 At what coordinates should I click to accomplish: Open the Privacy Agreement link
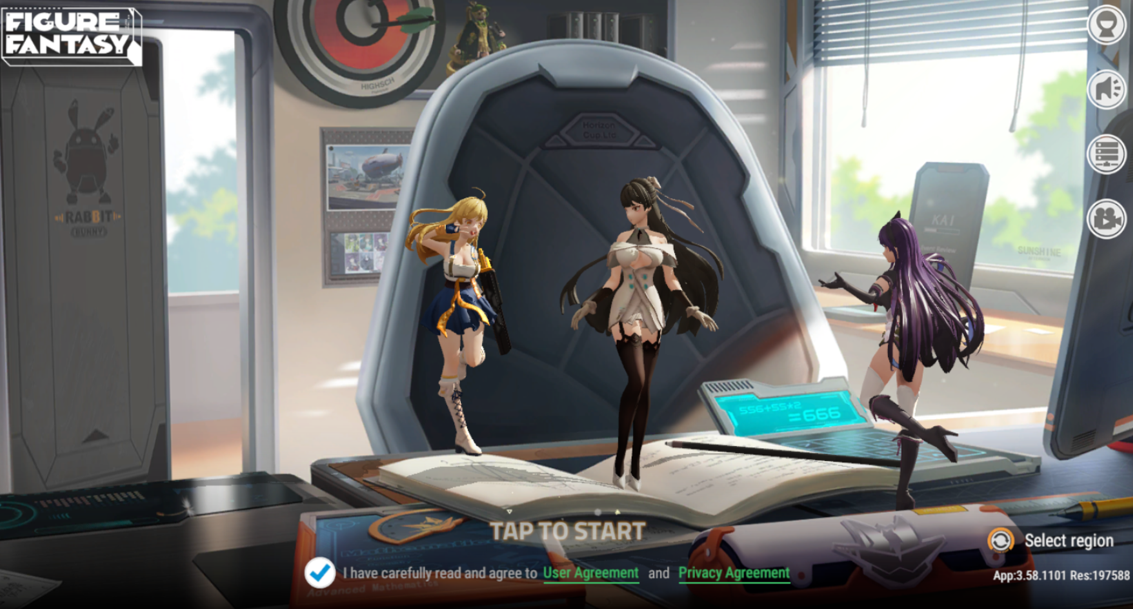[734, 573]
